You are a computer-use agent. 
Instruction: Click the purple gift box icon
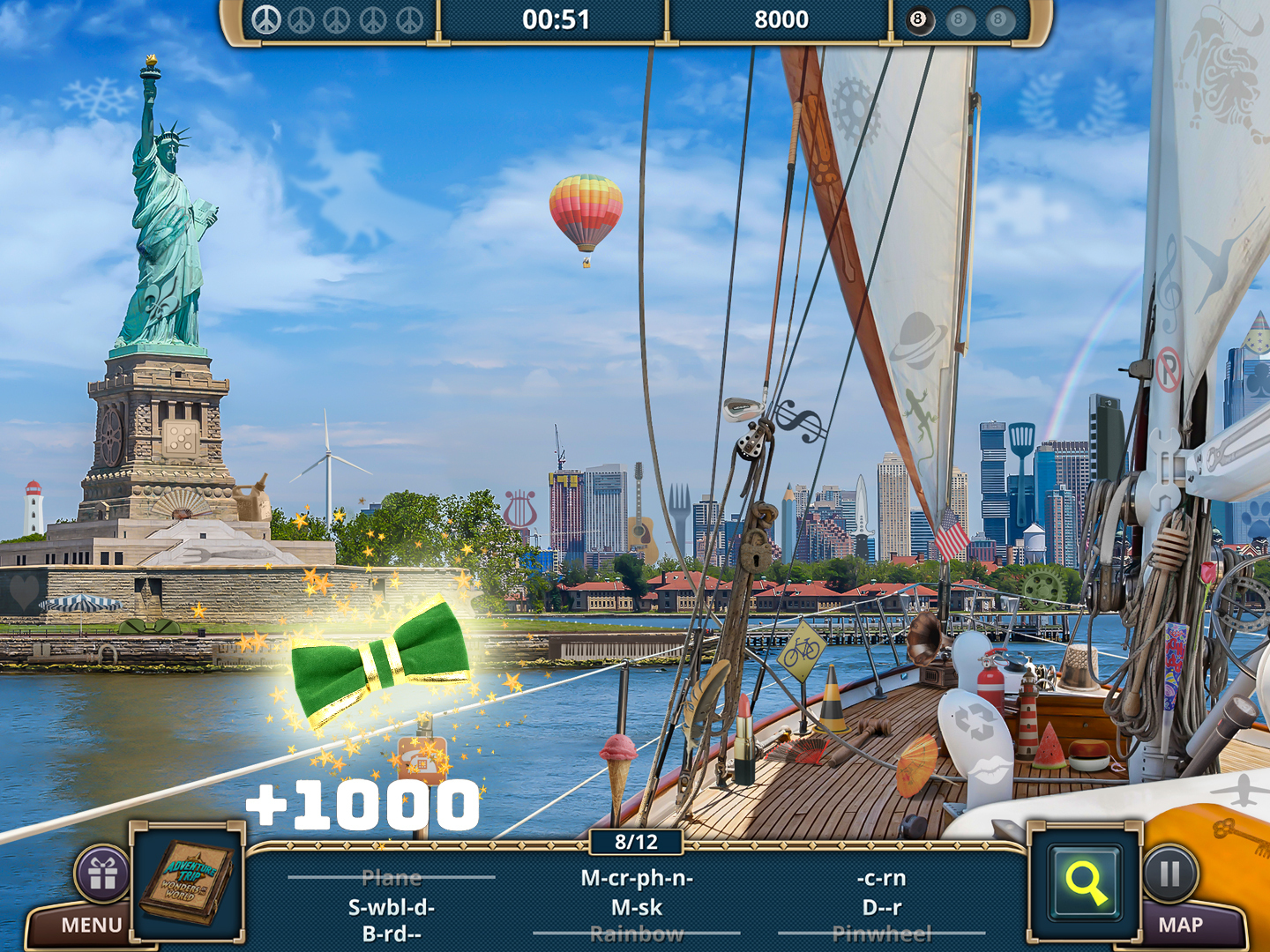coord(102,874)
